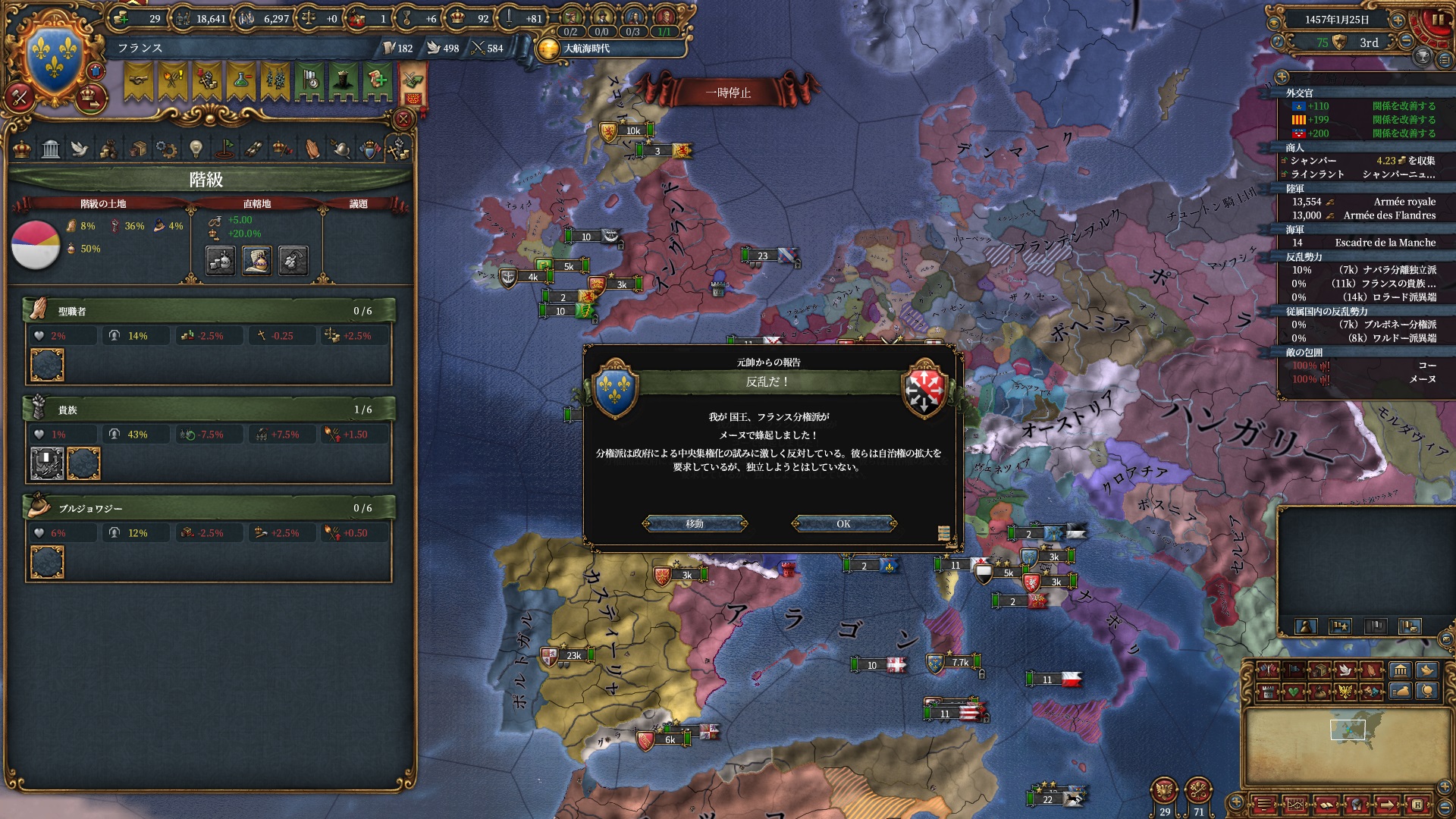Select the 聖職者 clergy estate header
1456x819 pixels.
coord(209,311)
